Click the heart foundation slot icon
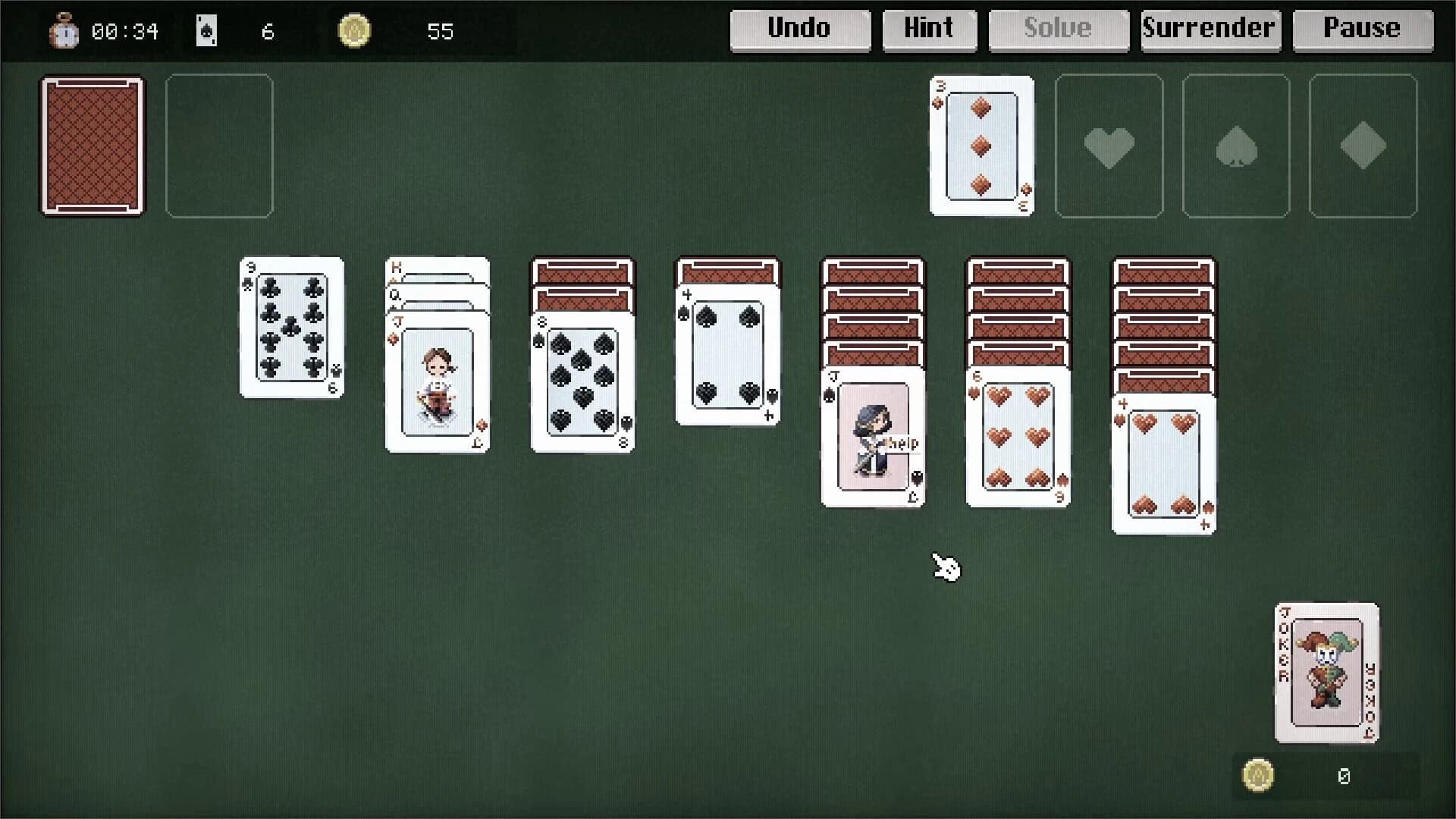Screen dimensions: 1456x819 [x=1109, y=146]
